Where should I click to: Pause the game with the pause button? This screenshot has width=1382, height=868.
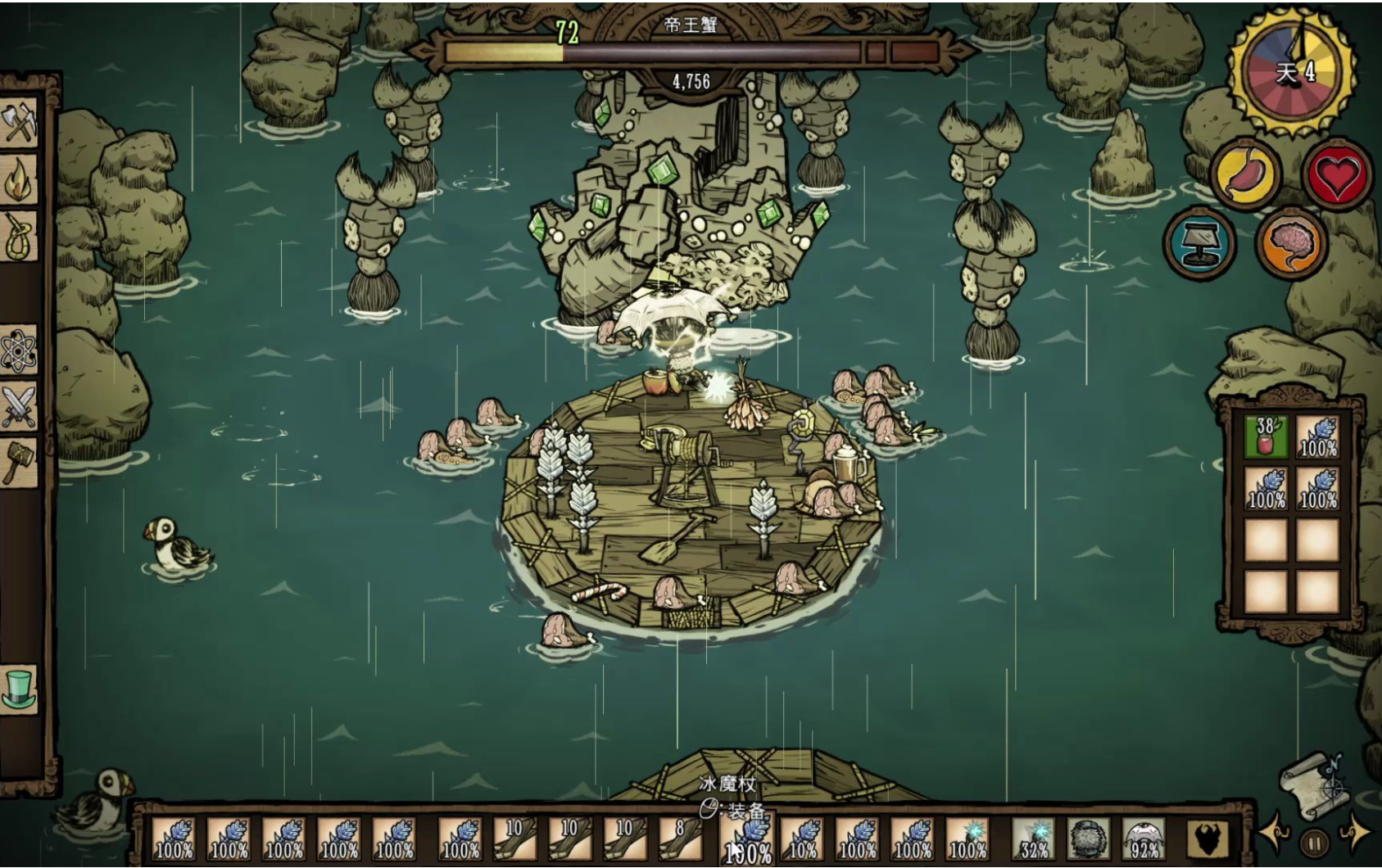[1314, 842]
